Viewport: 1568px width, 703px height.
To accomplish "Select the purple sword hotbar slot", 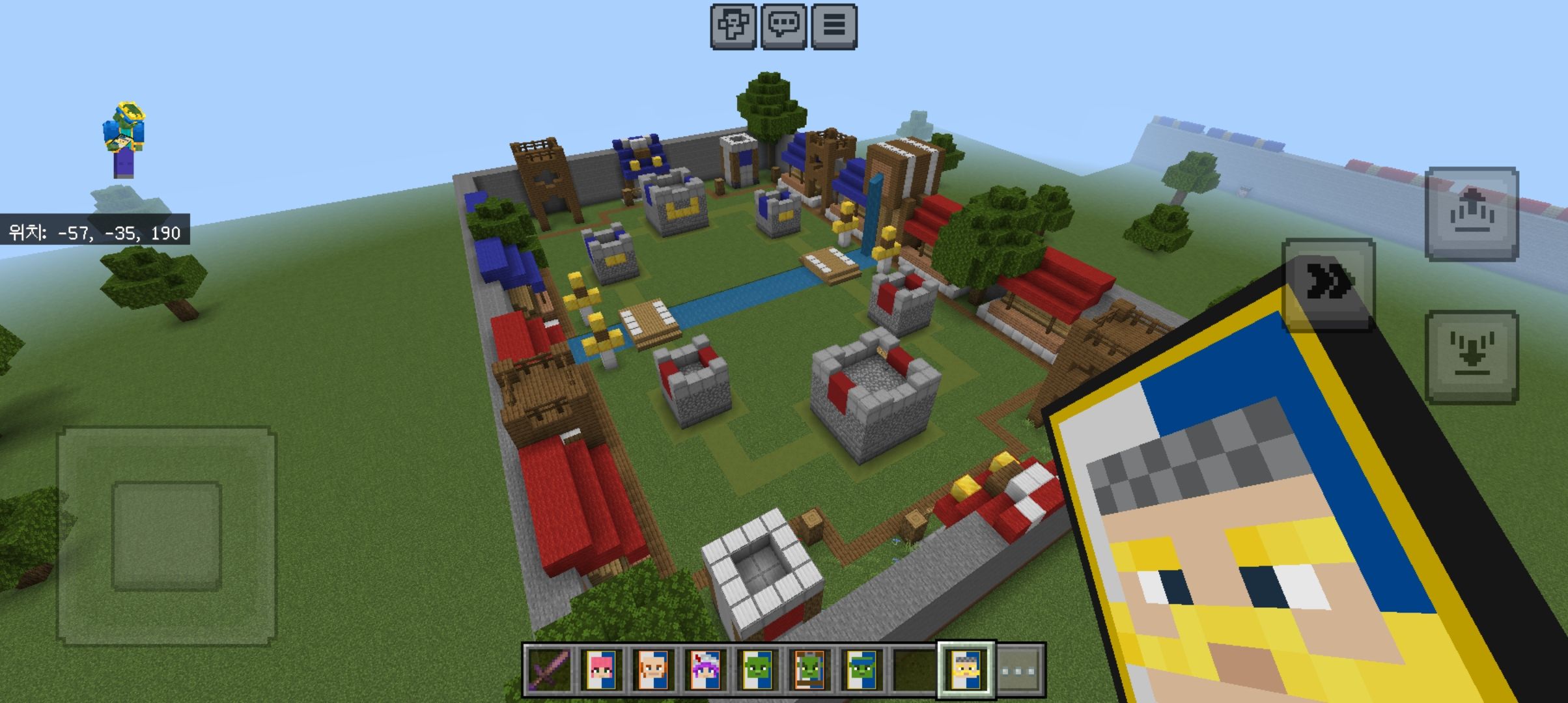I will (550, 670).
